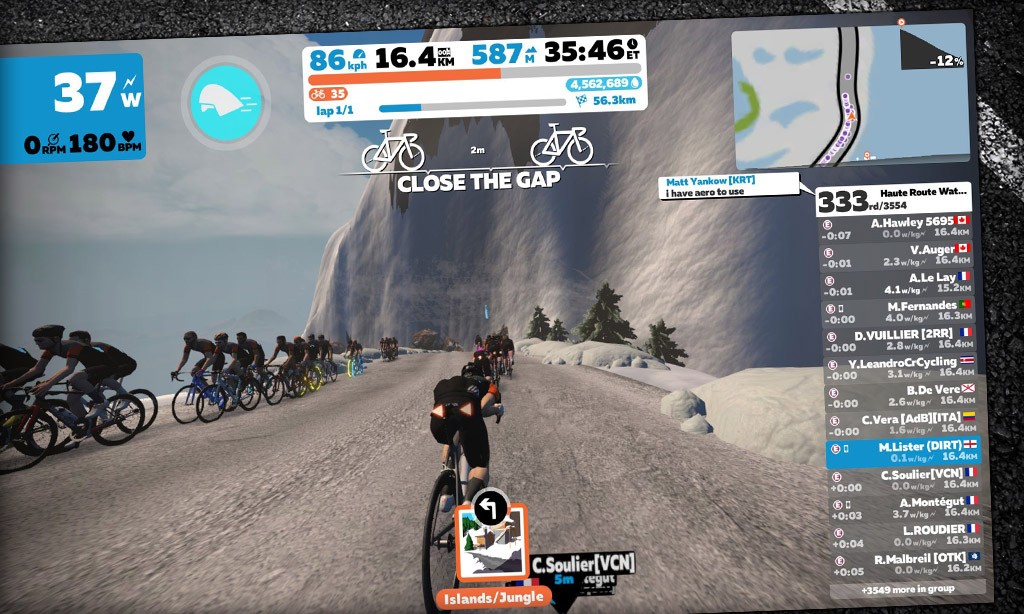Click D.VUILLIER [2RR] rider row
Viewport: 1024px width, 614px height.
899,339
